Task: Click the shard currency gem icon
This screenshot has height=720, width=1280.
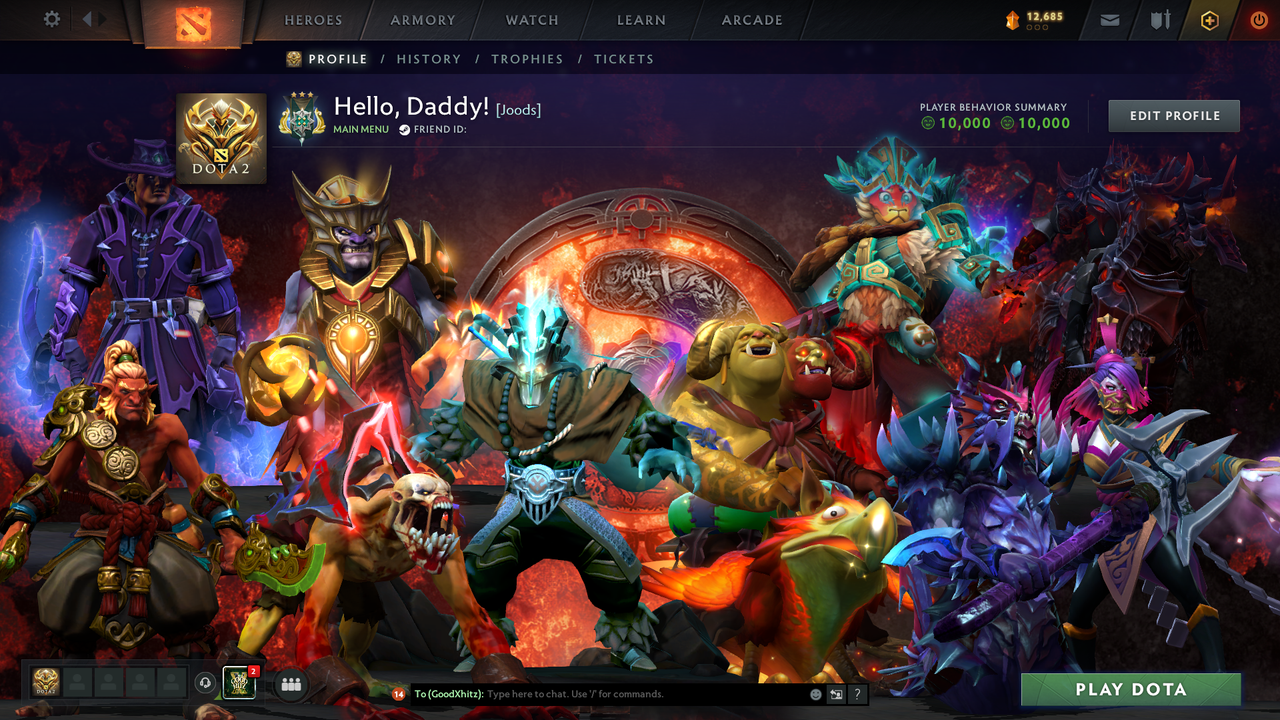Action: point(1013,18)
